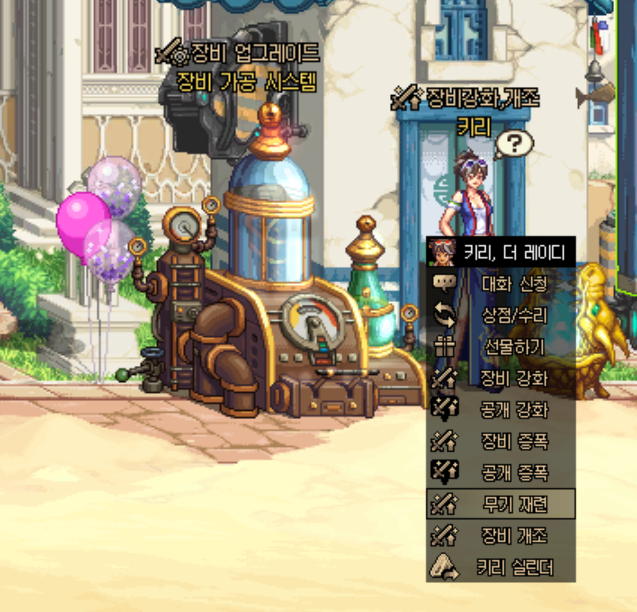
Task: Select 선물하기 gift option
Action: pos(512,346)
